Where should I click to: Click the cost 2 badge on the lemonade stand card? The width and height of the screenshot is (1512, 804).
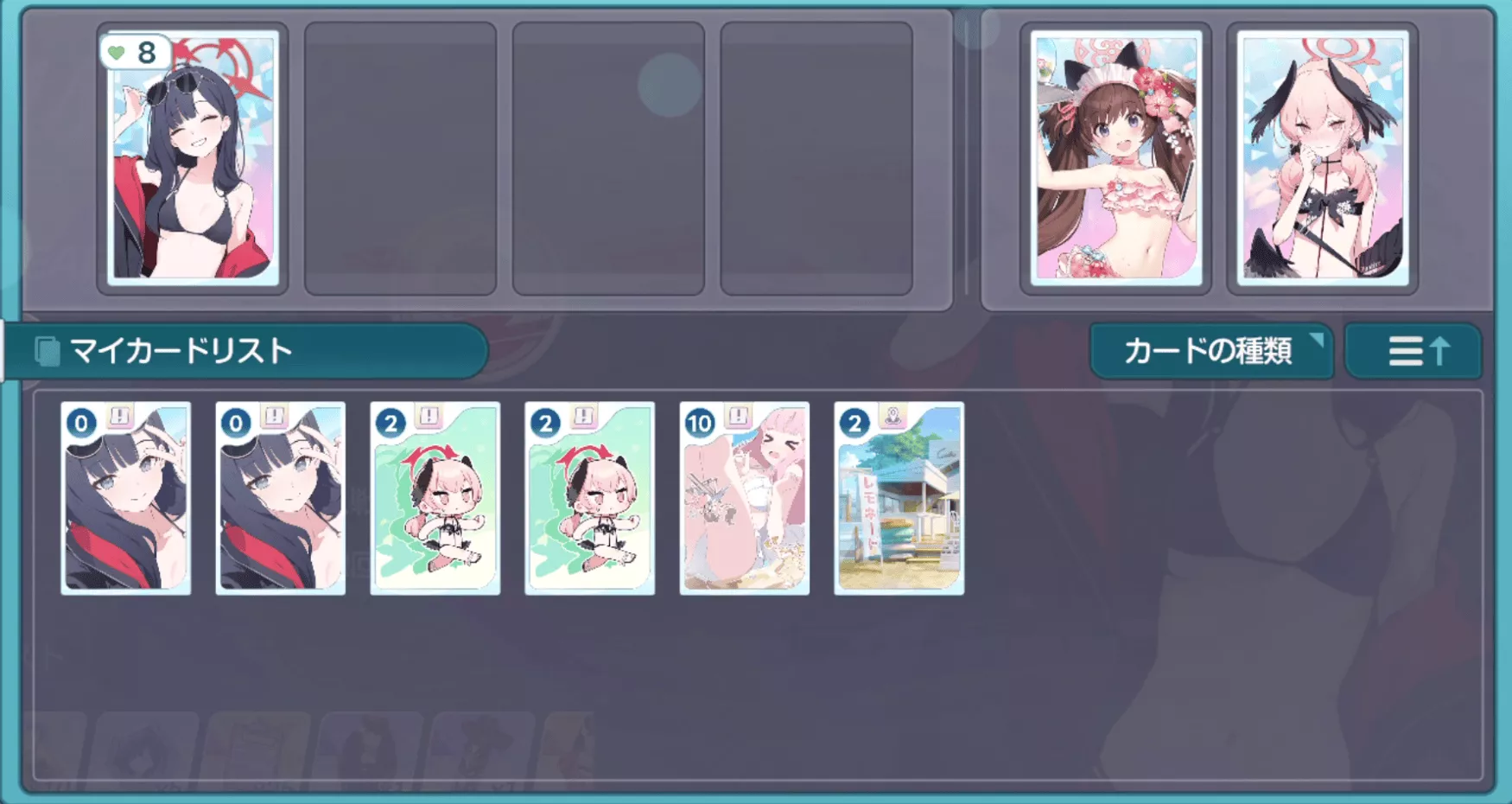[x=854, y=423]
